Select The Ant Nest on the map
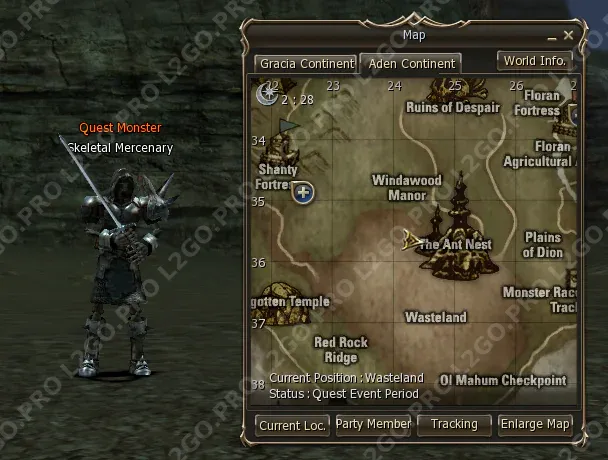 (455, 245)
